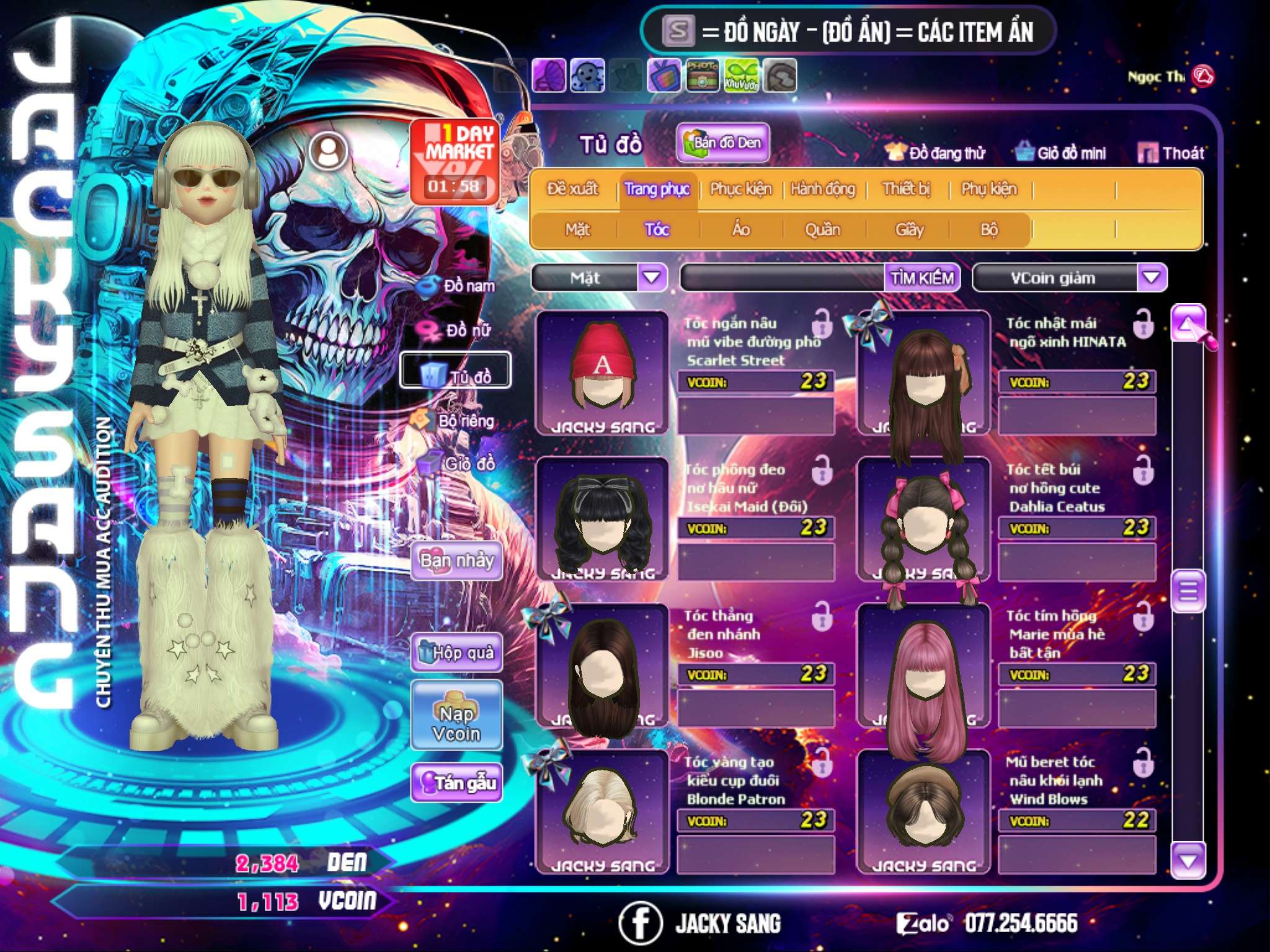The image size is (1270, 952).
Task: Open the VCoin giảm sort dropdown
Action: [1152, 278]
